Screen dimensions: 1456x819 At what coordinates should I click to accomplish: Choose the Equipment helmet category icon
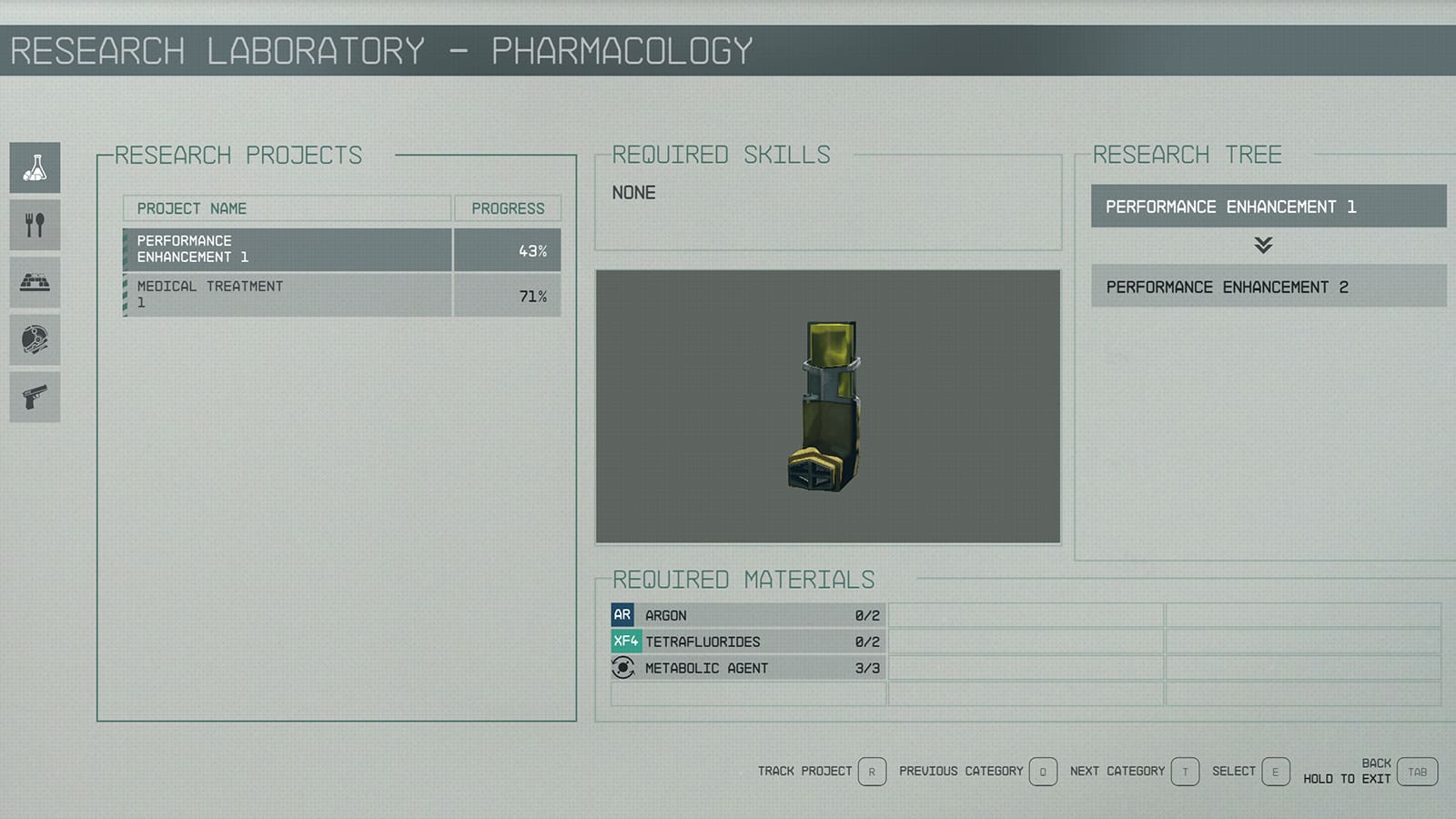[35, 339]
